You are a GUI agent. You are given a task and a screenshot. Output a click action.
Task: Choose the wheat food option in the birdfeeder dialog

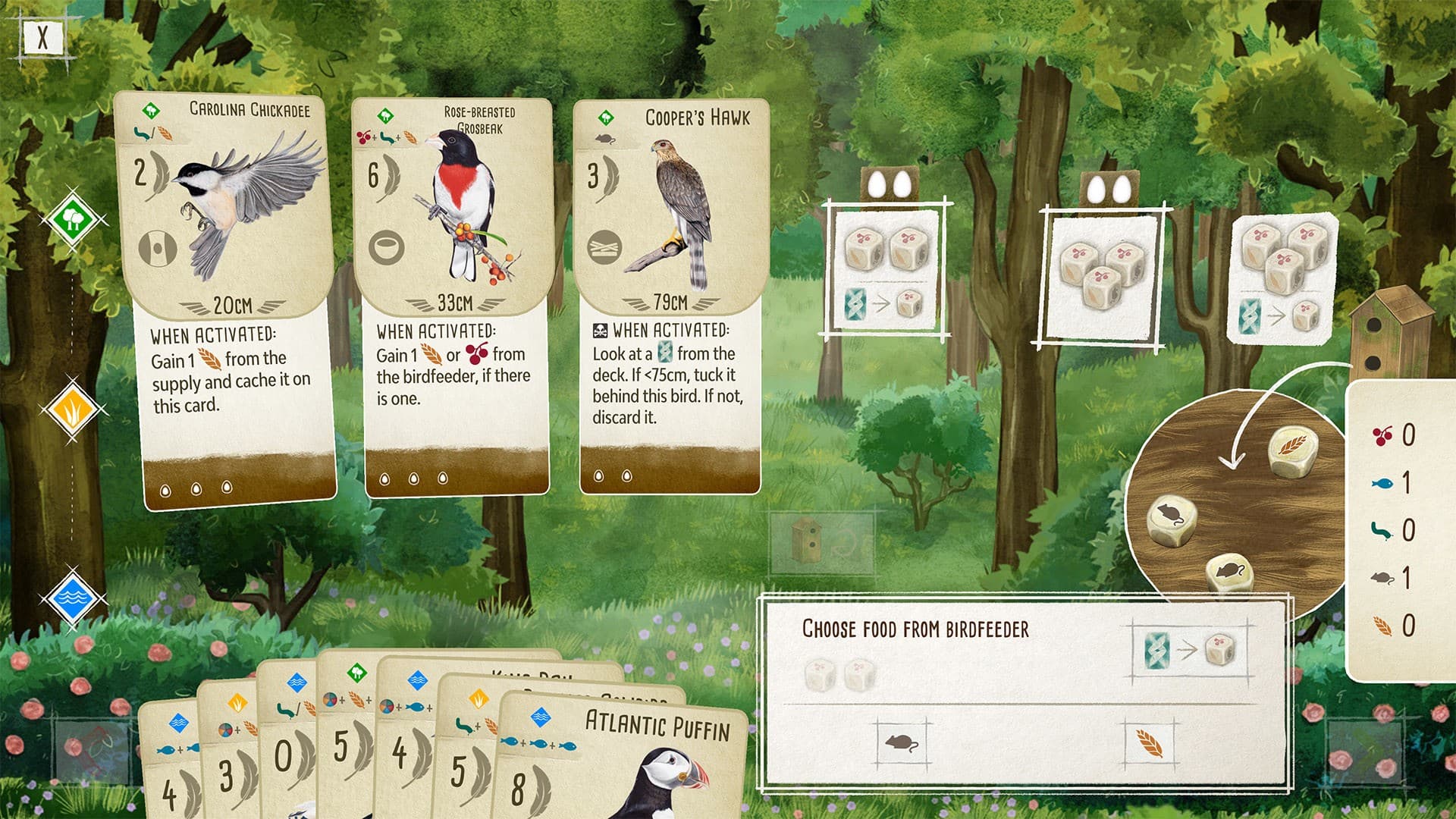coord(1150,744)
